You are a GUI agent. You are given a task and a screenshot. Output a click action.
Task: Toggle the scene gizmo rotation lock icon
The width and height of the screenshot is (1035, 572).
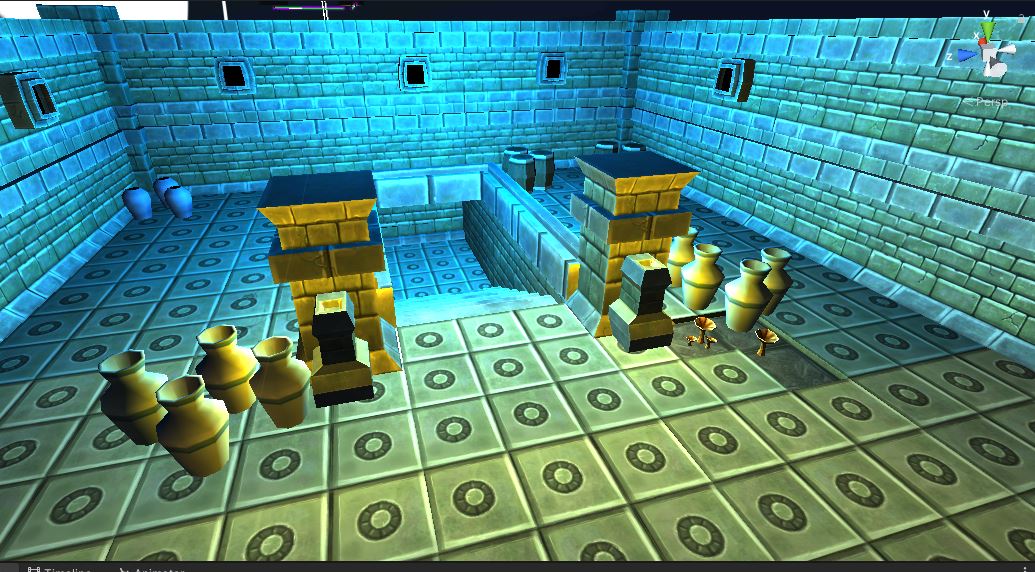tap(1023, 18)
